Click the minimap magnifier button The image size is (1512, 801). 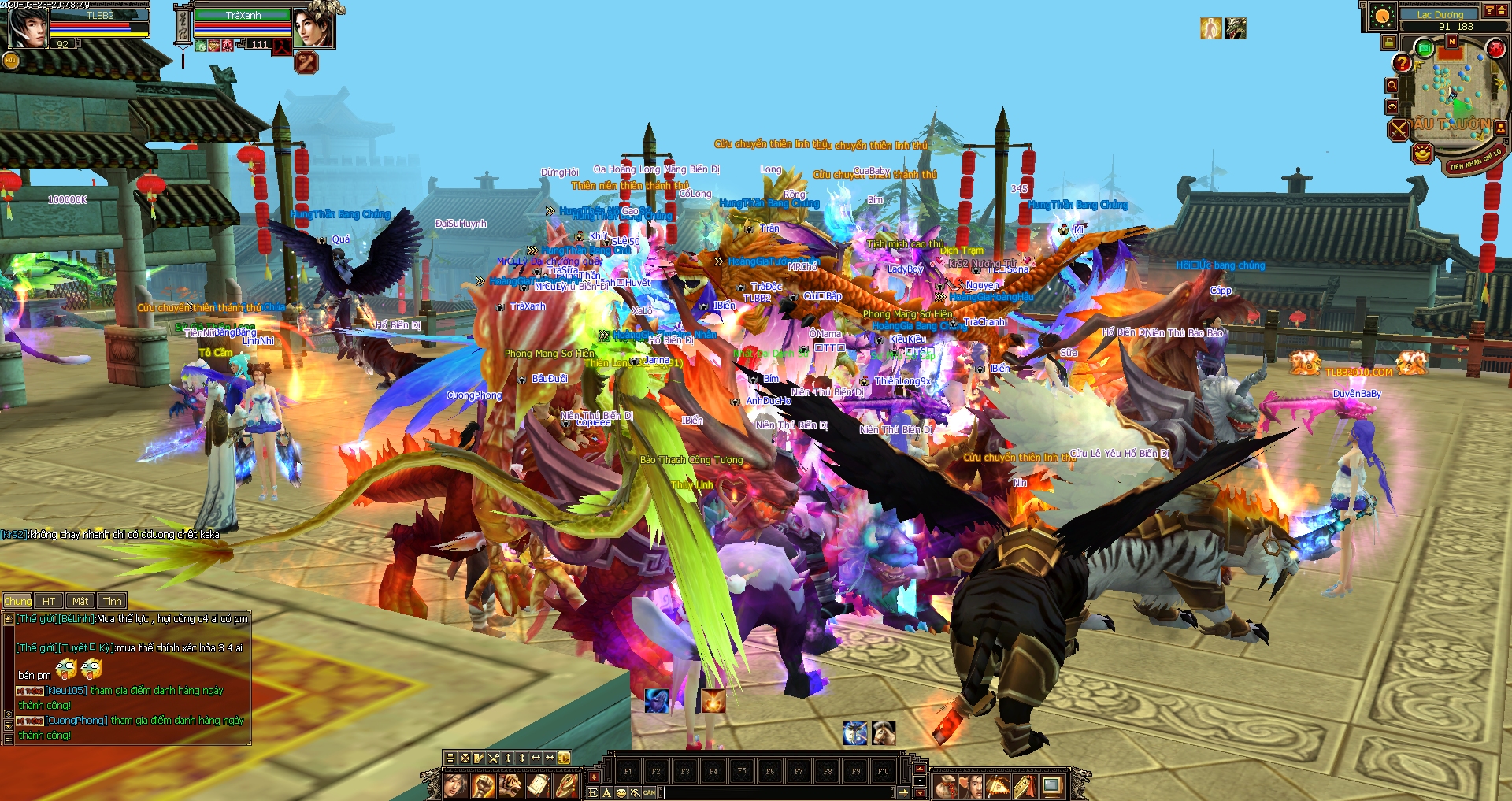[1392, 85]
